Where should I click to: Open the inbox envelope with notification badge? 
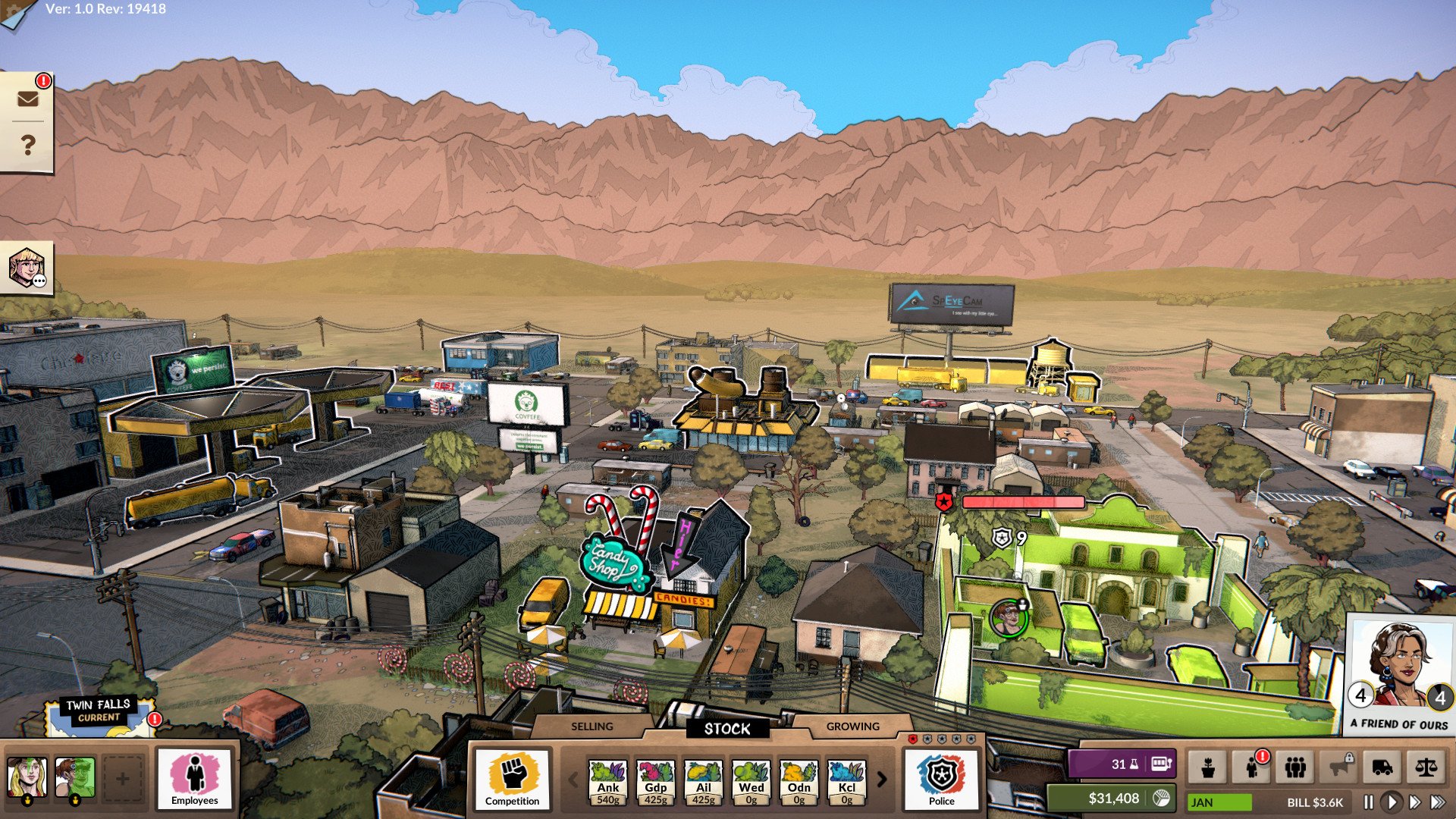[27, 97]
